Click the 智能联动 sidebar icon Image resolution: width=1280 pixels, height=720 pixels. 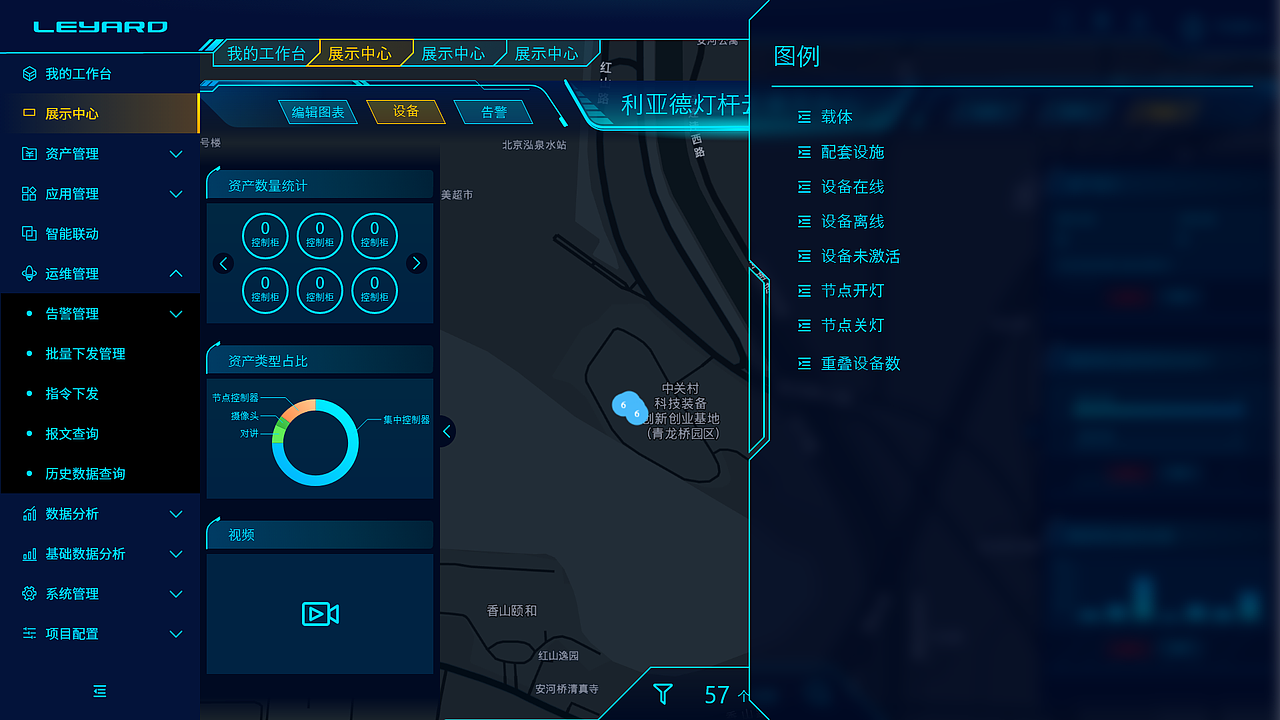tap(28, 233)
